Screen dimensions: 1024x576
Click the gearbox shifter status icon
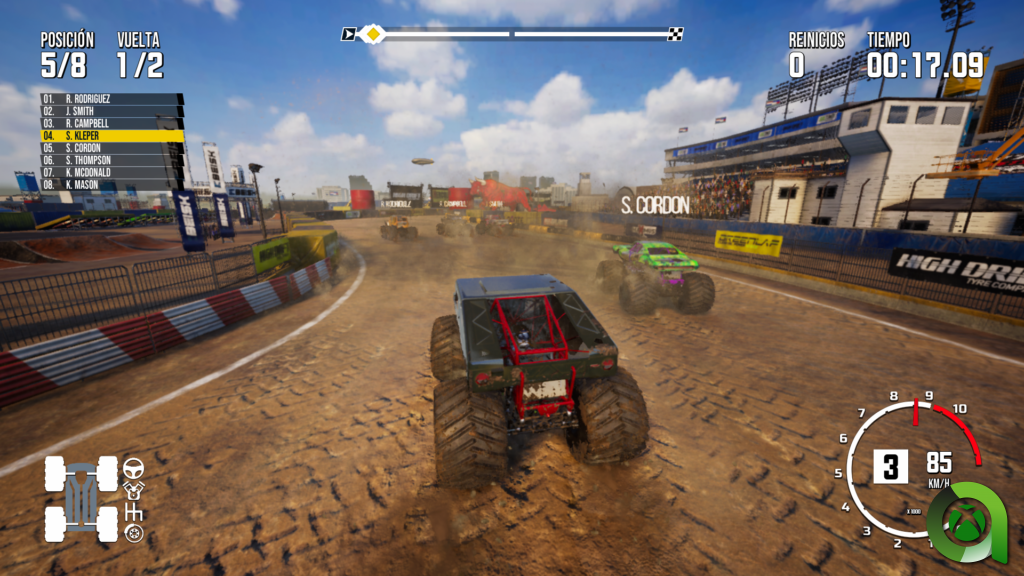pos(133,512)
